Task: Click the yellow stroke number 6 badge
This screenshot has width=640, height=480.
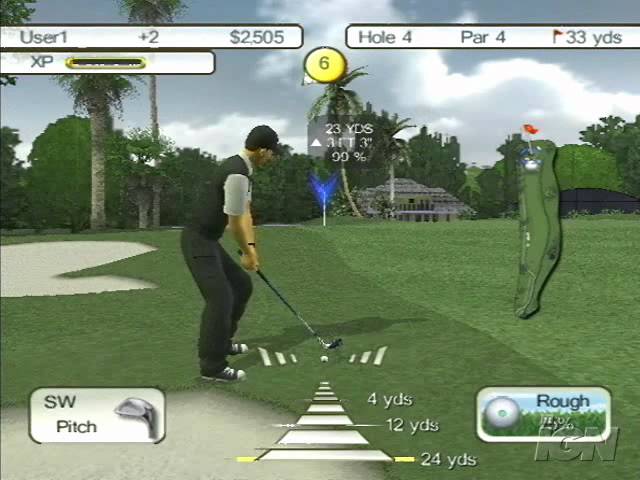Action: pyautogui.click(x=324, y=66)
